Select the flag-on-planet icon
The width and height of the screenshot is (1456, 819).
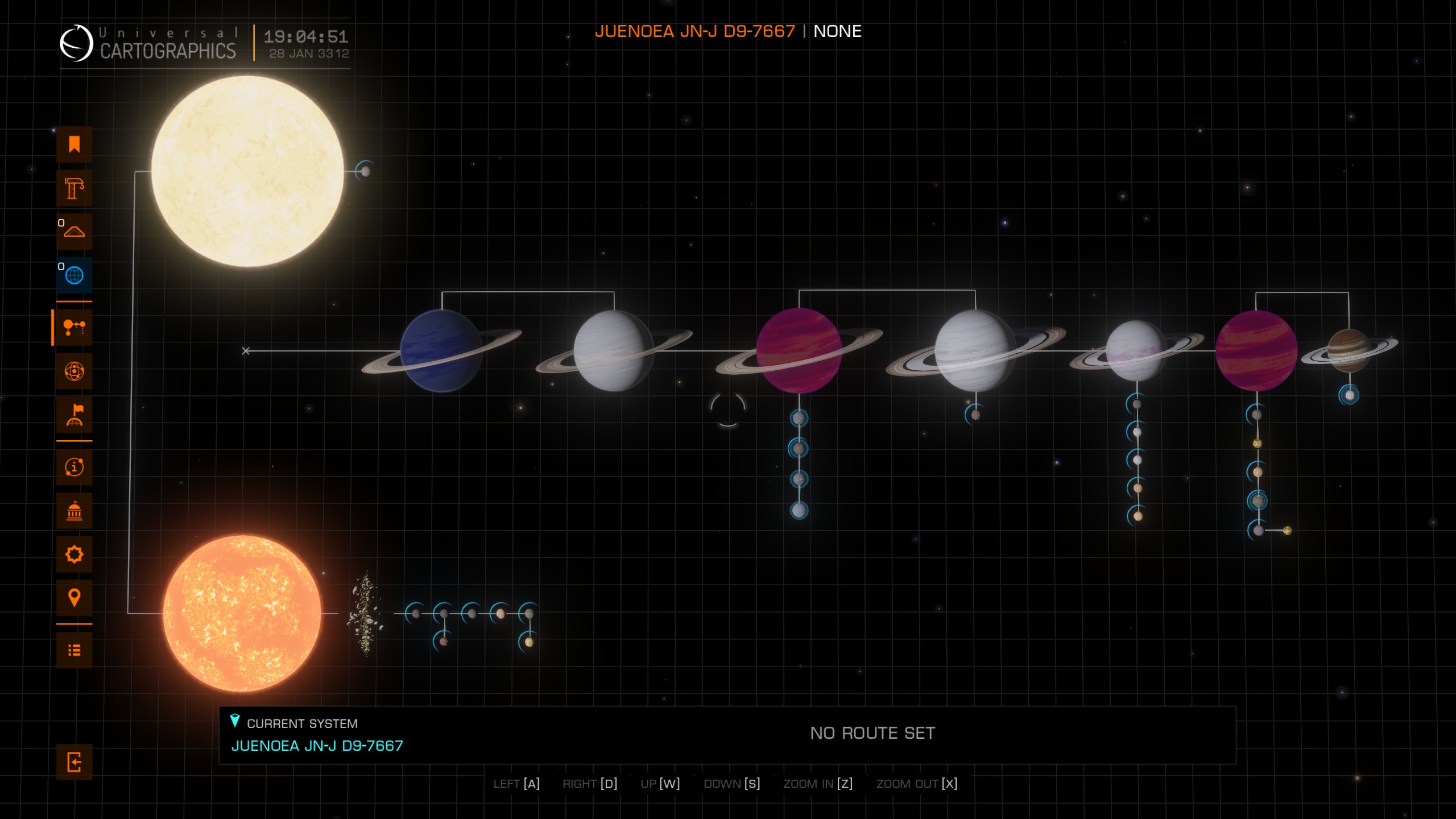(74, 415)
